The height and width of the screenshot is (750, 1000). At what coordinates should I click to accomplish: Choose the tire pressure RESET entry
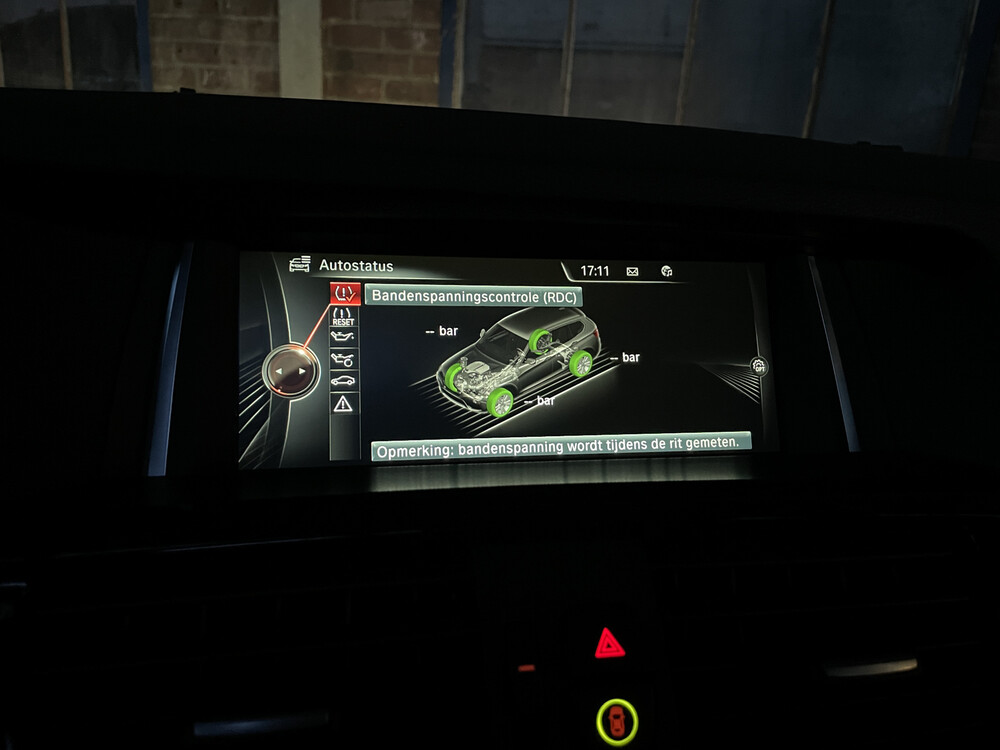[344, 317]
